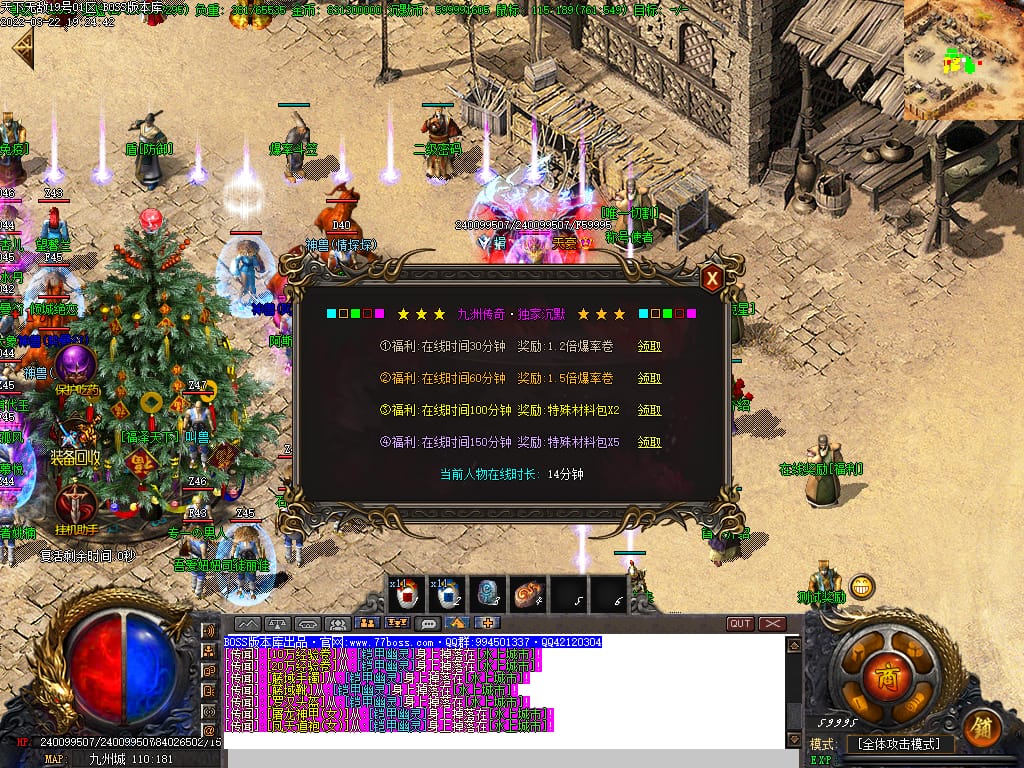Open the 鋪 stall round button

click(983, 728)
